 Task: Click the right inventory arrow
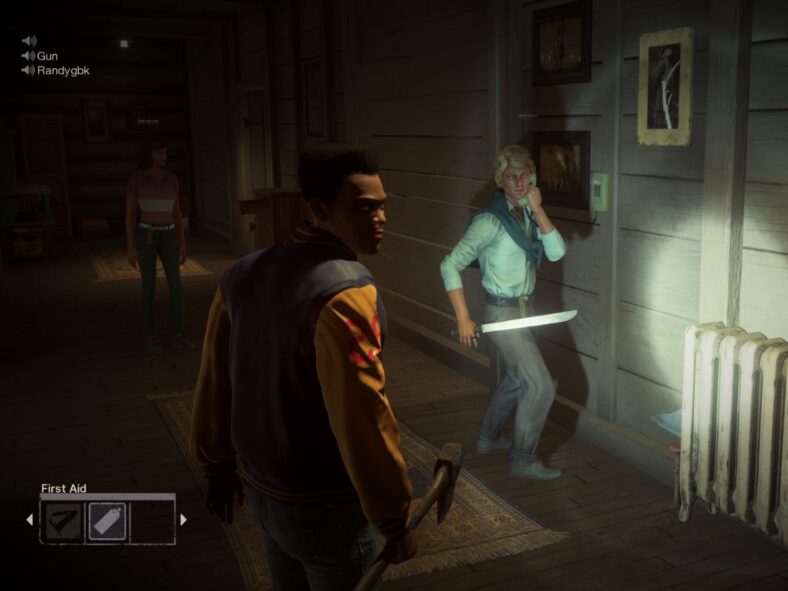183,520
